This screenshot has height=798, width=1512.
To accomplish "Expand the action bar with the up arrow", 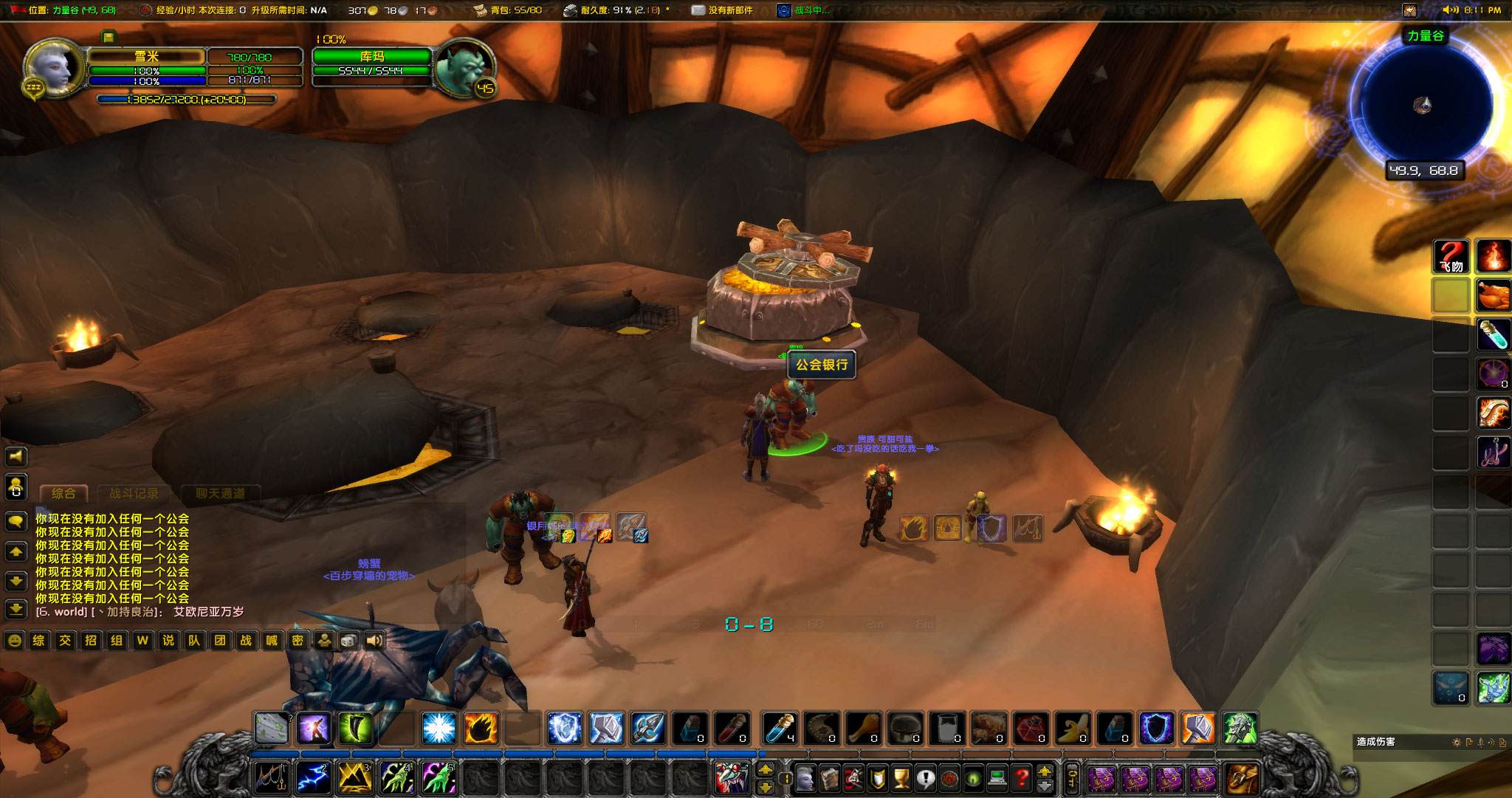I will [1044, 772].
